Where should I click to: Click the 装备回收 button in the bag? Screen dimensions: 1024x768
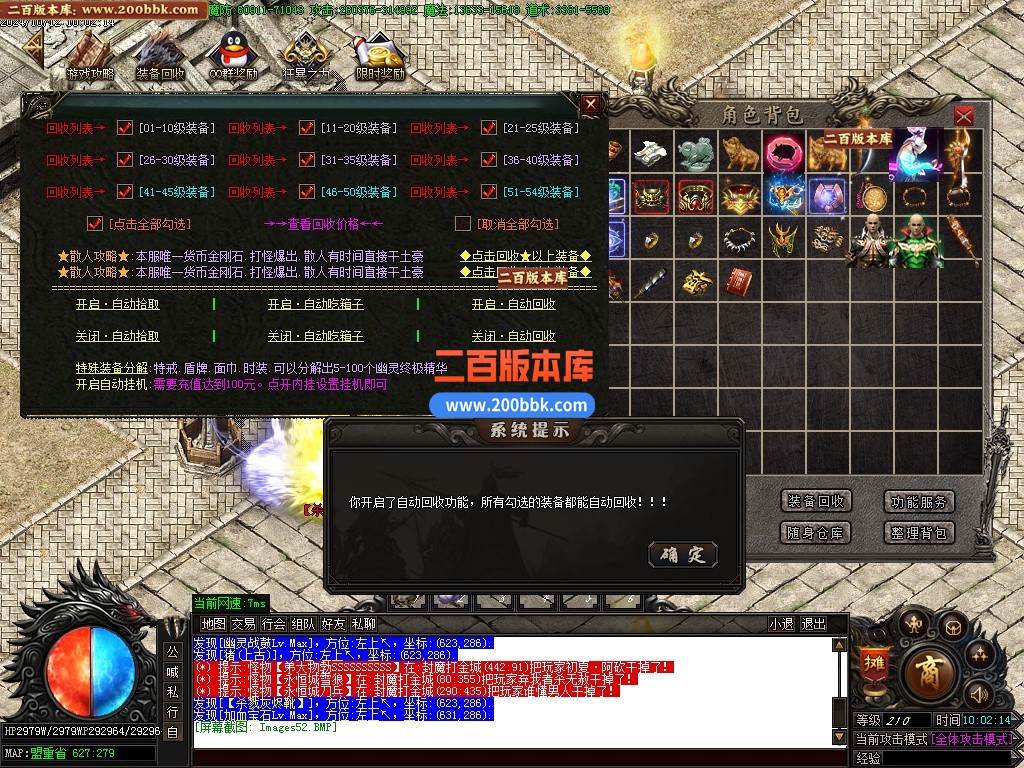pos(815,501)
